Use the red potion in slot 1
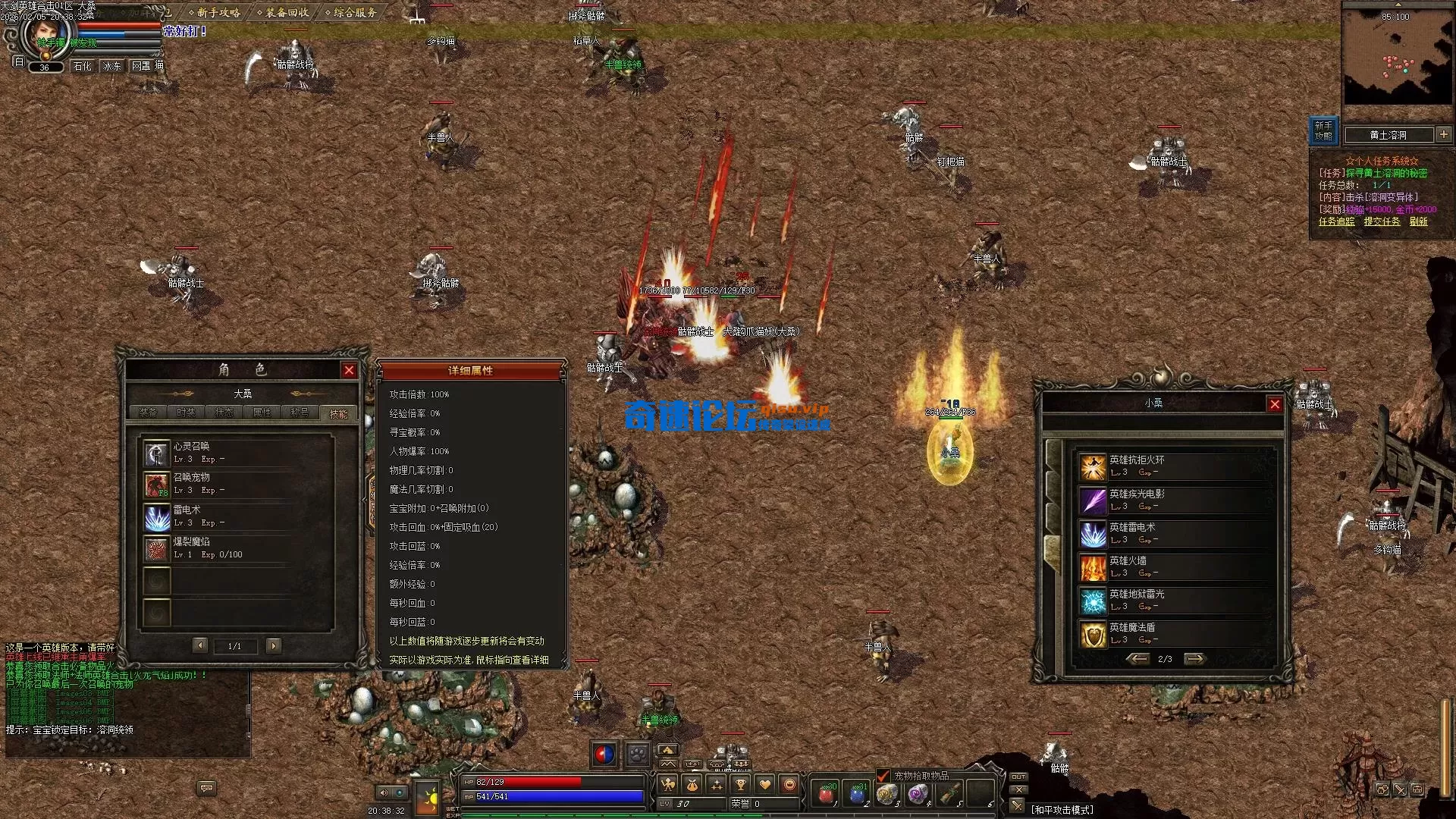The image size is (1456, 819). point(827,793)
